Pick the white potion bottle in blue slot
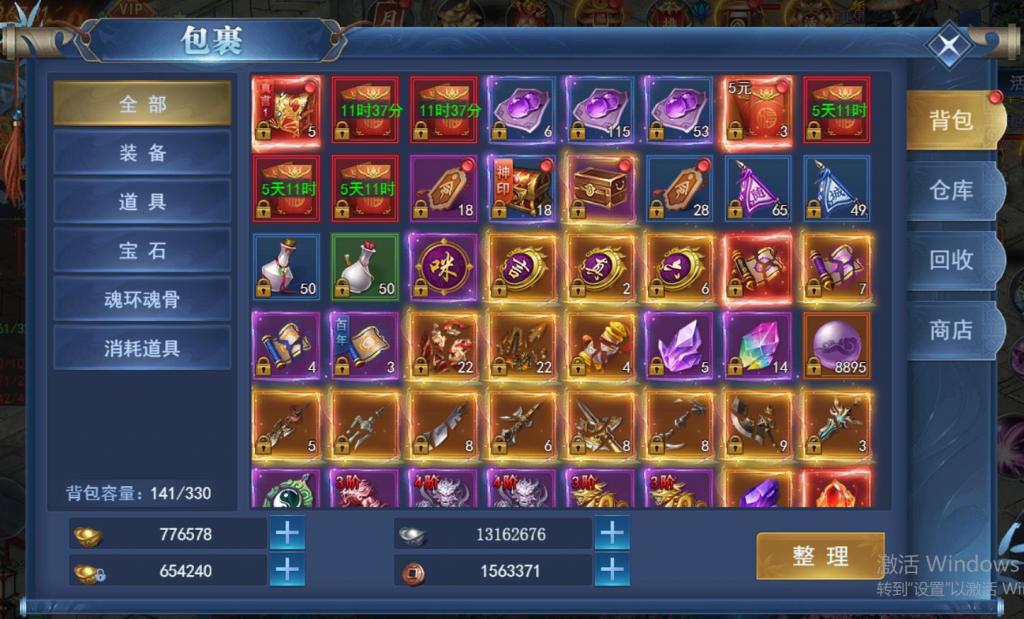The height and width of the screenshot is (619, 1024). (286, 267)
